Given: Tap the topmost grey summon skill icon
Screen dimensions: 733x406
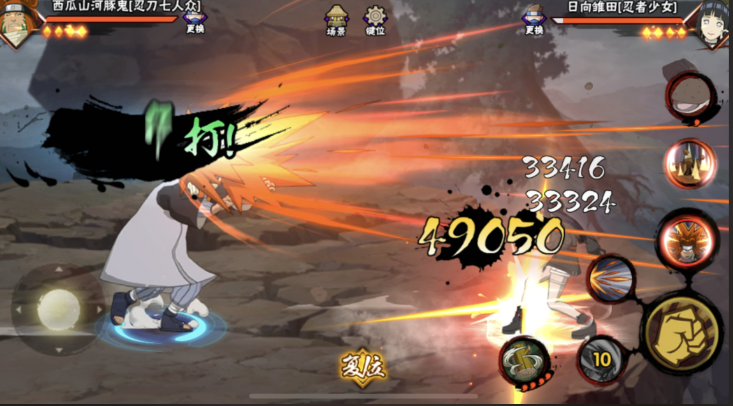Looking at the screenshot, I should coord(689,97).
